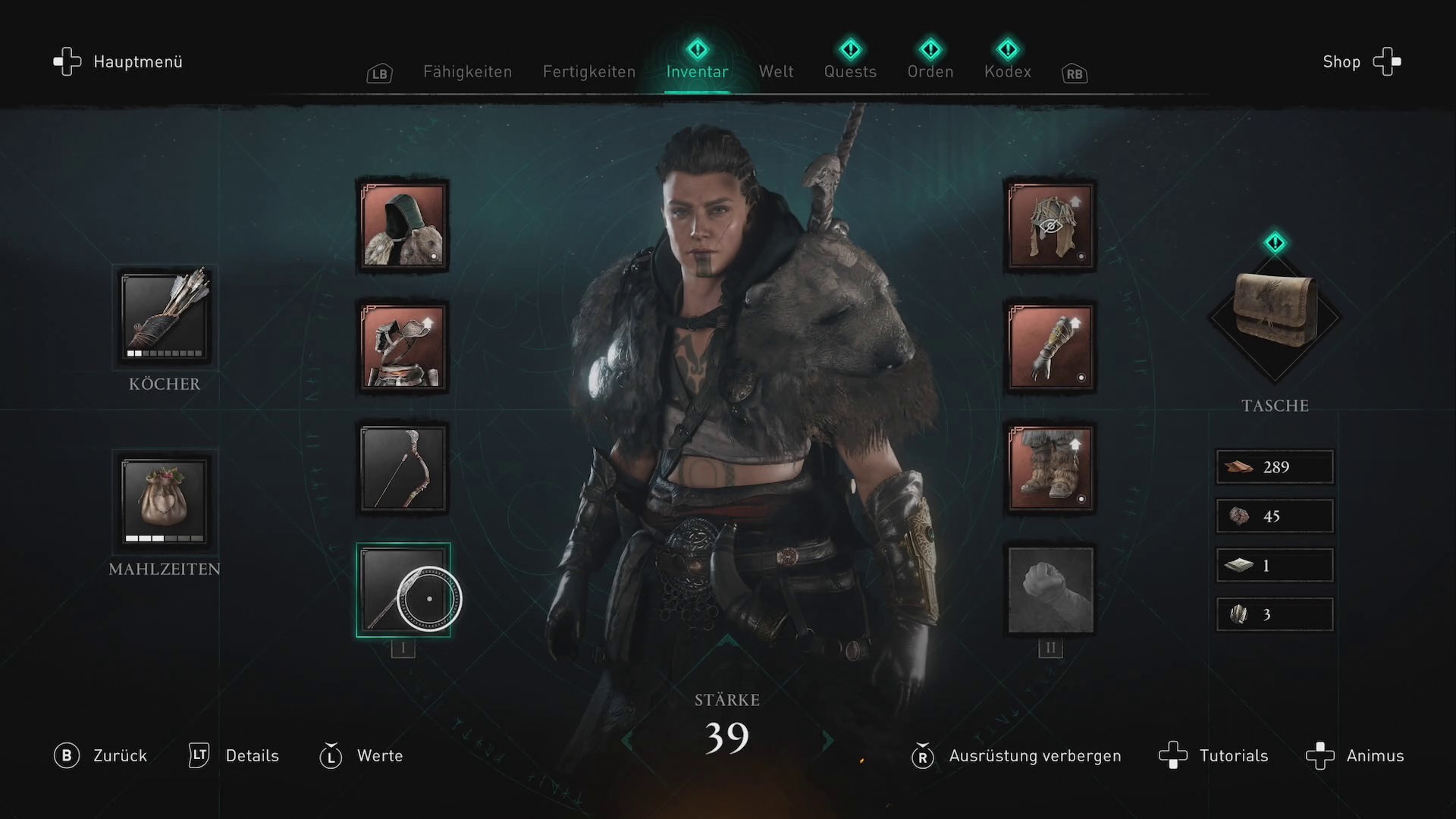Open the Tasche bag
This screenshot has height=819, width=1456.
click(x=1275, y=315)
